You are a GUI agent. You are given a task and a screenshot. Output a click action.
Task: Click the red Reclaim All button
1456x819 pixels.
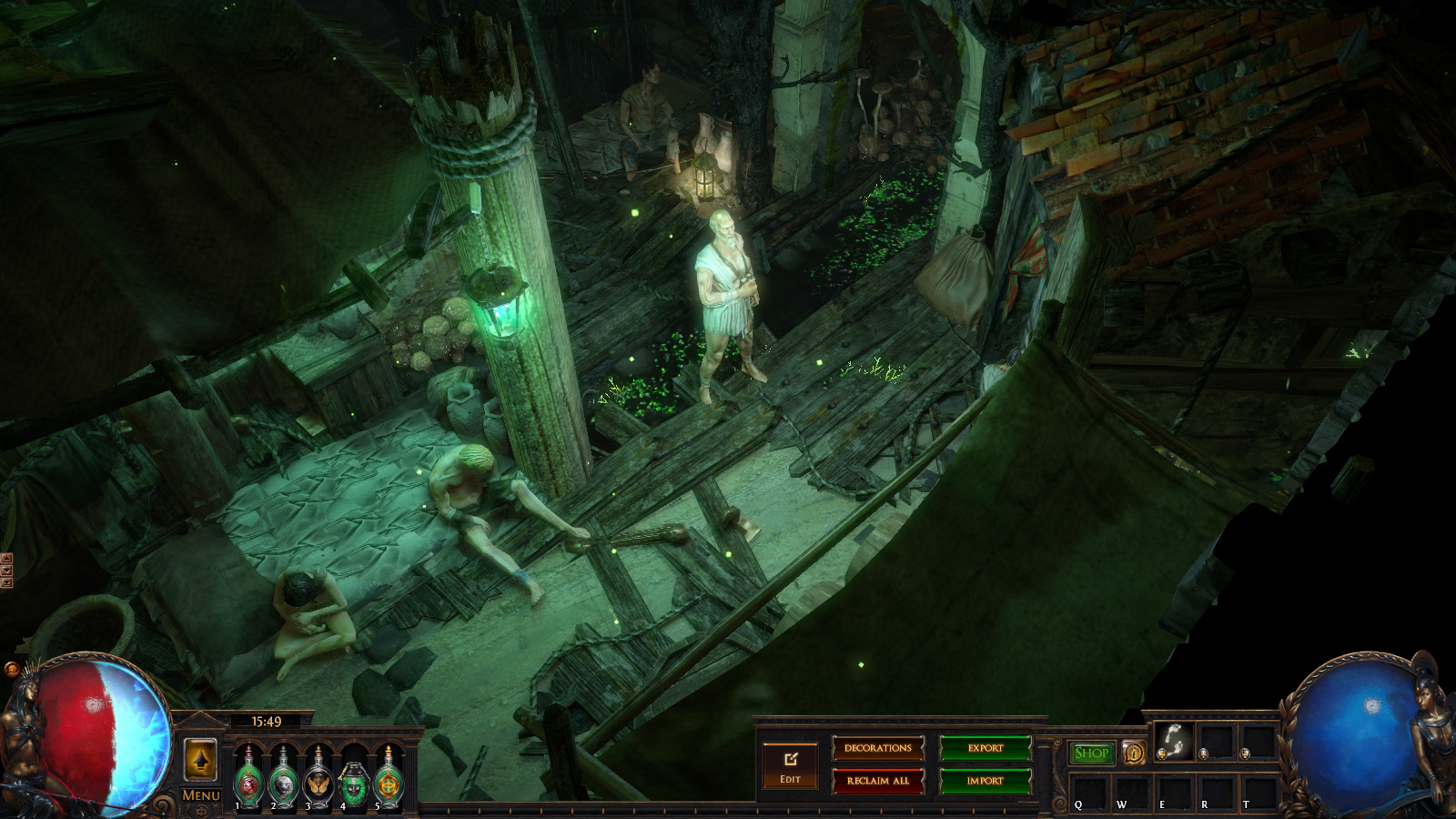(x=878, y=781)
